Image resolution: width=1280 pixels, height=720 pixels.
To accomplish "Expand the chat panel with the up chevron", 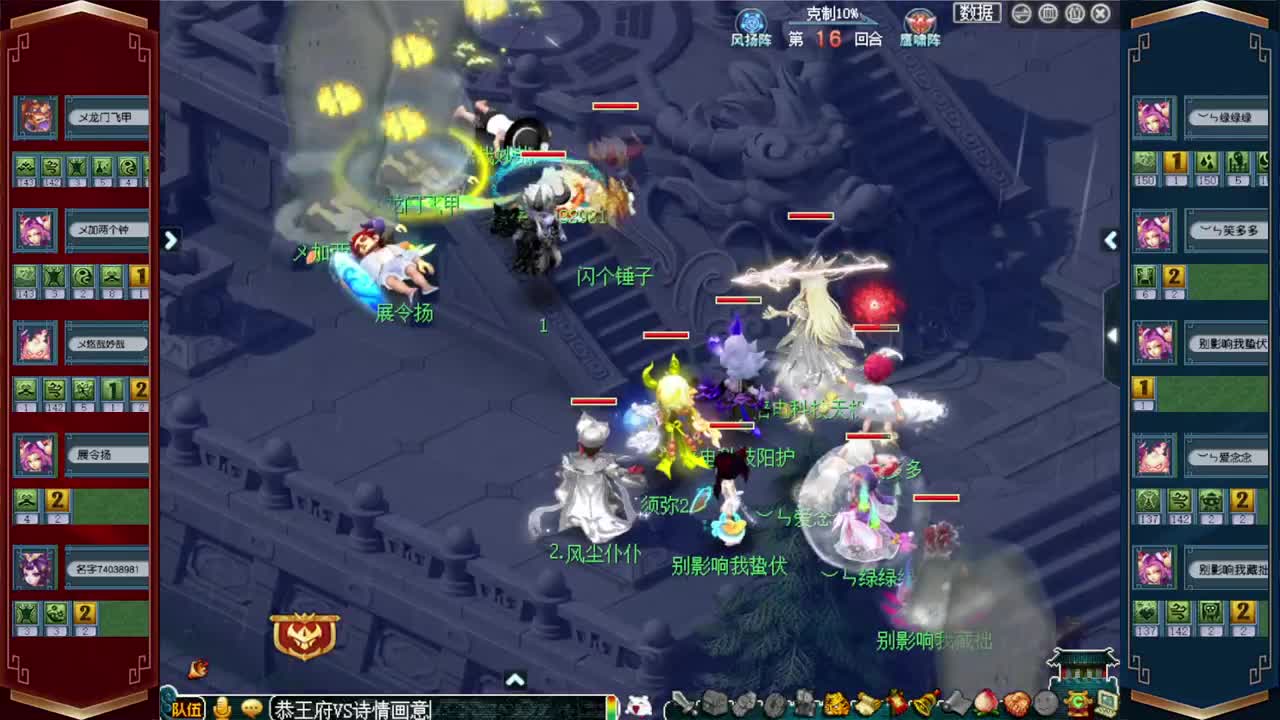I will (516, 679).
